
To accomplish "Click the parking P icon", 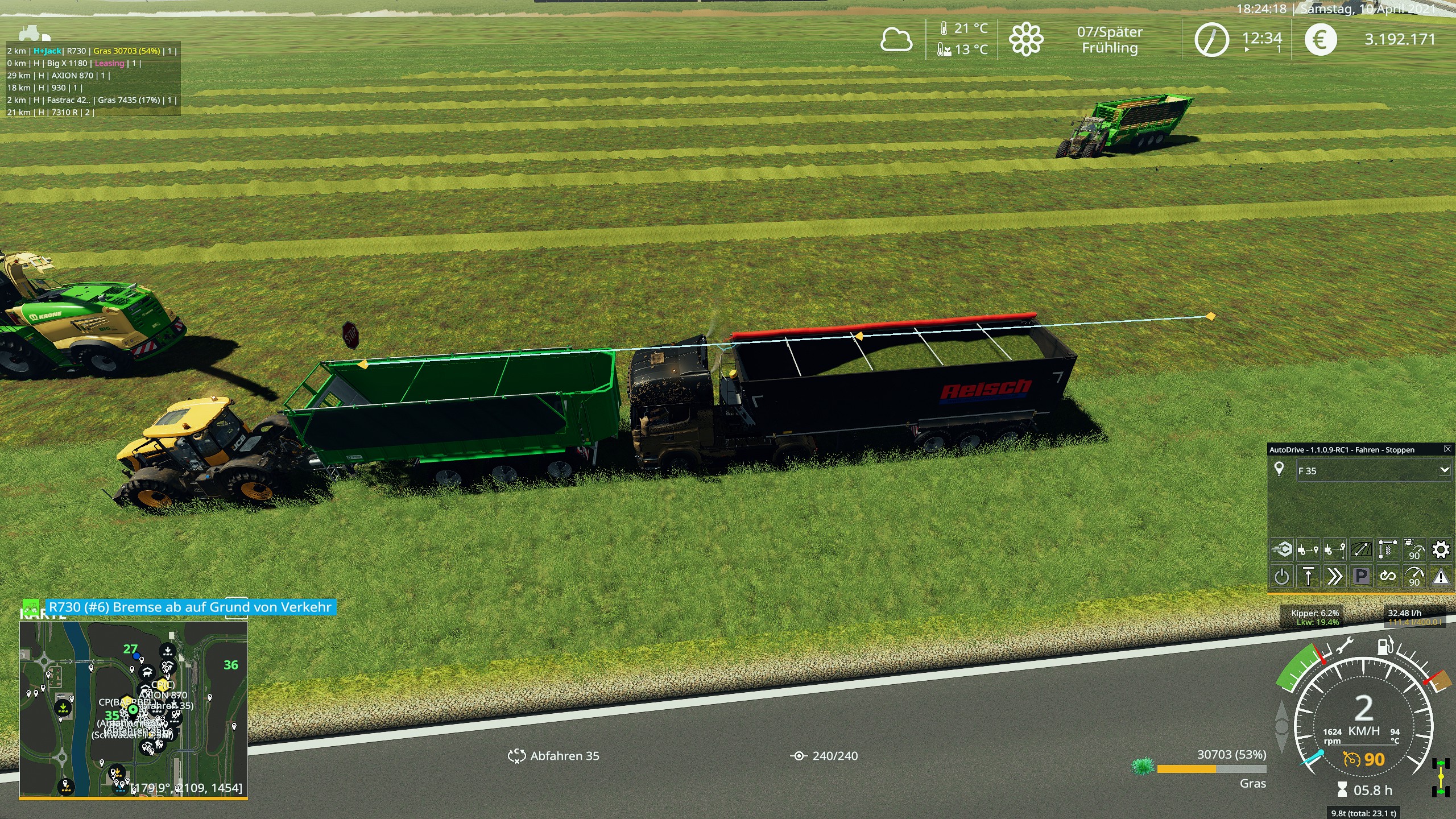I will (1361, 577).
